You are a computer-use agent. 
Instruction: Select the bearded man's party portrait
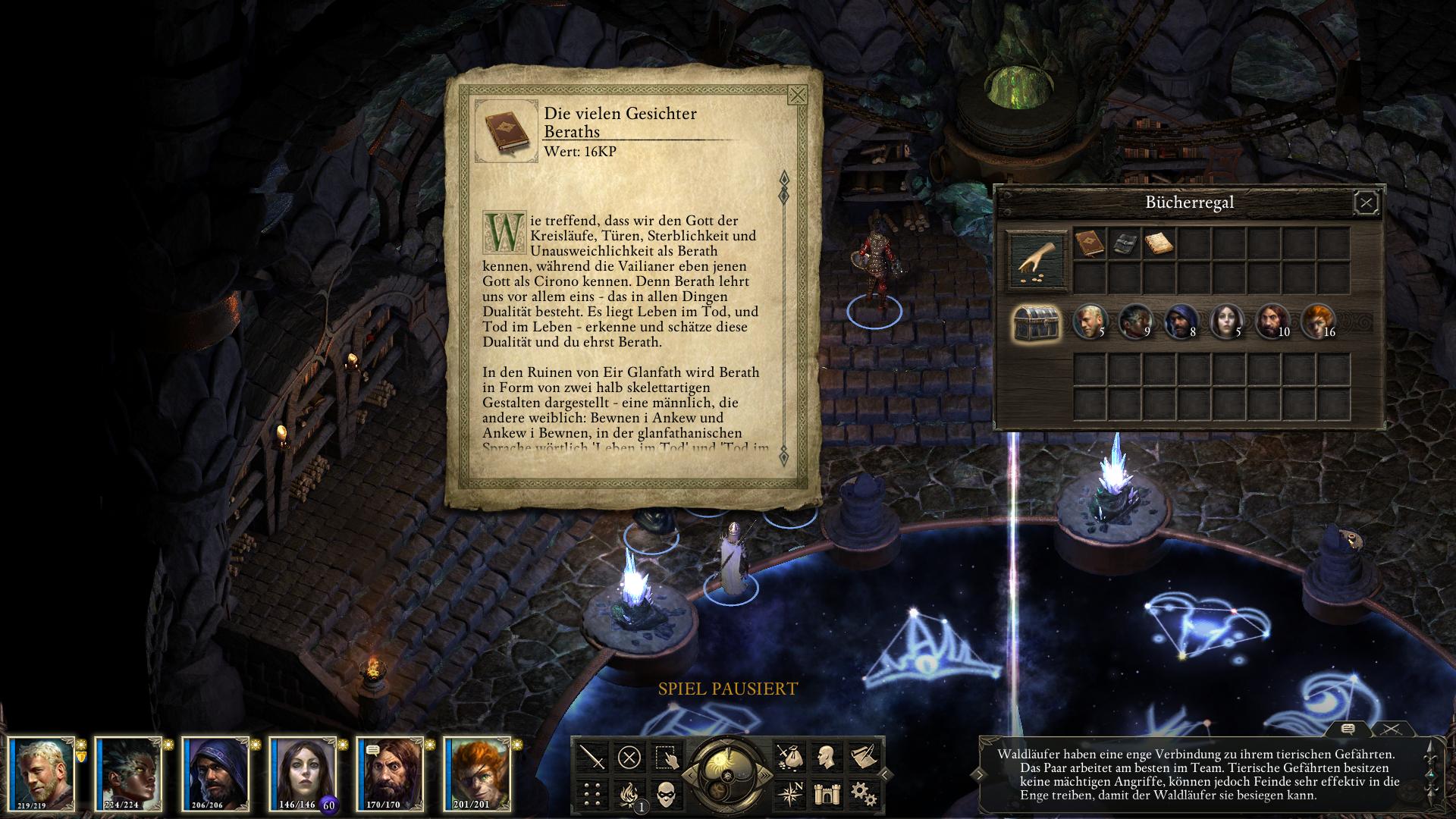click(388, 773)
